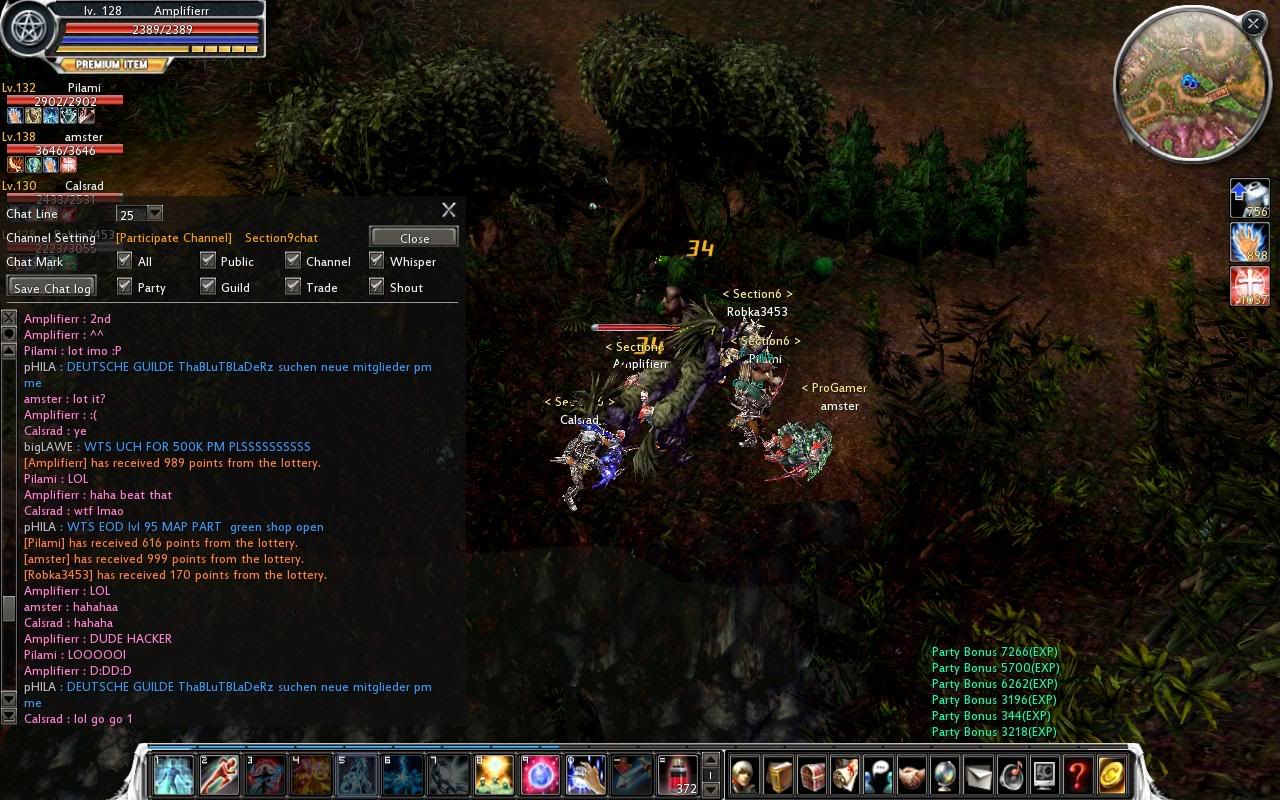Activate the running figure skill in slot 2

[x=220, y=775]
